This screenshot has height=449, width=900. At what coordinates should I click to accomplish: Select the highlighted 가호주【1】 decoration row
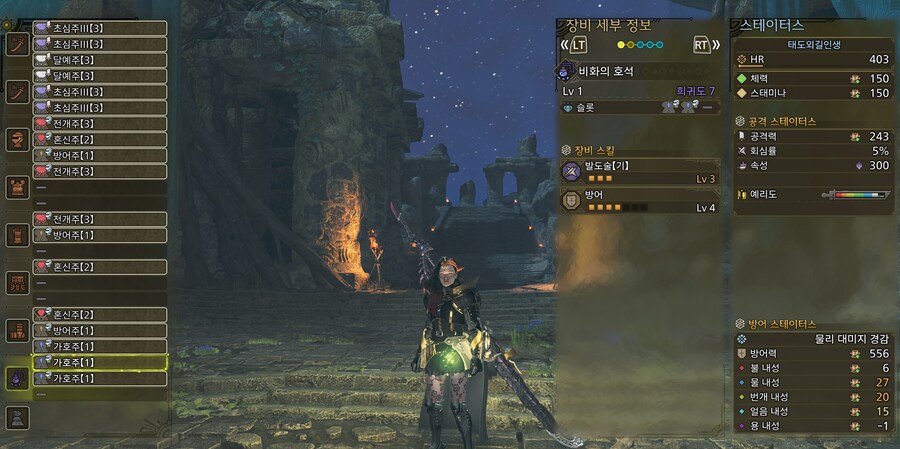(99, 361)
